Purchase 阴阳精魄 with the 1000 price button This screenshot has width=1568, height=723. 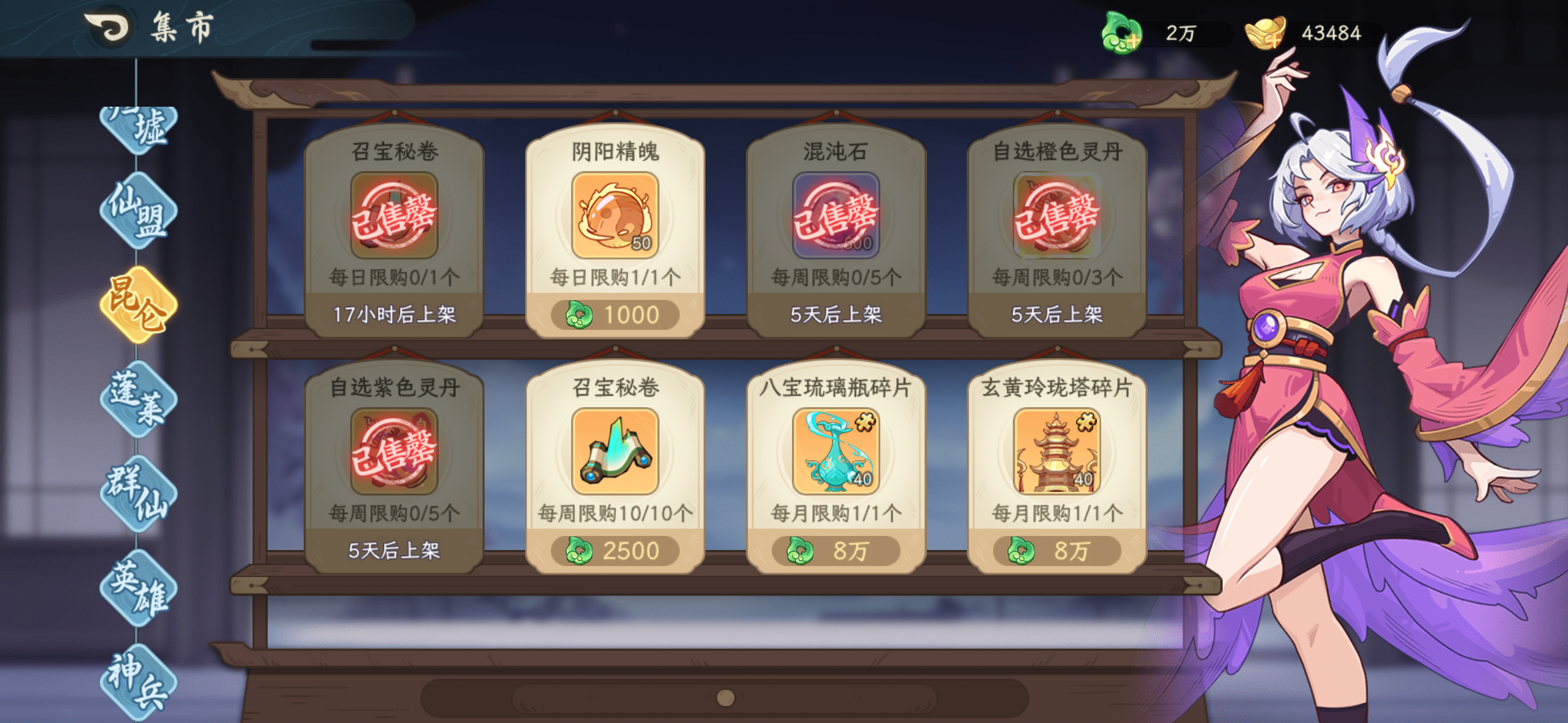tap(615, 314)
